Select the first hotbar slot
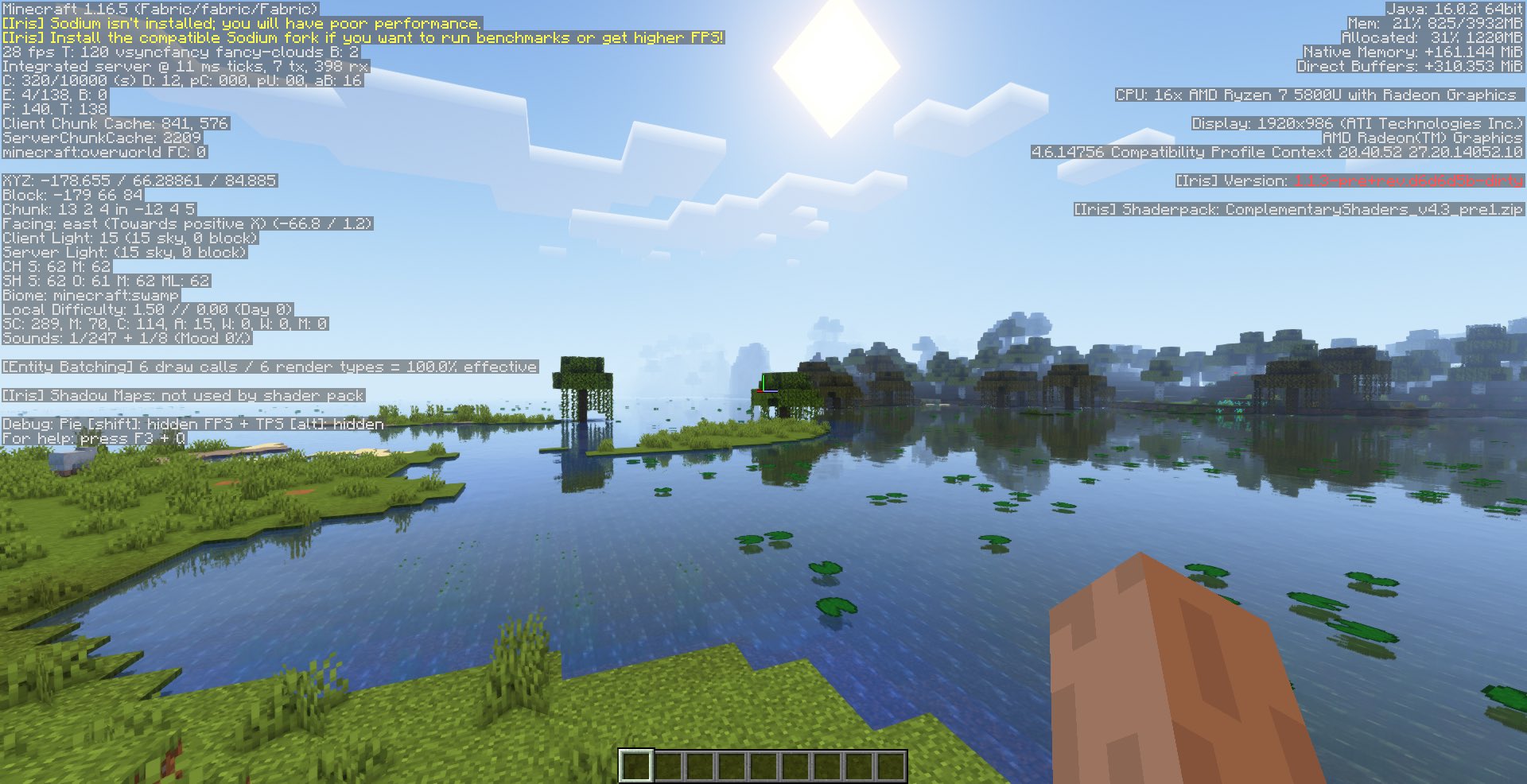 [636, 763]
